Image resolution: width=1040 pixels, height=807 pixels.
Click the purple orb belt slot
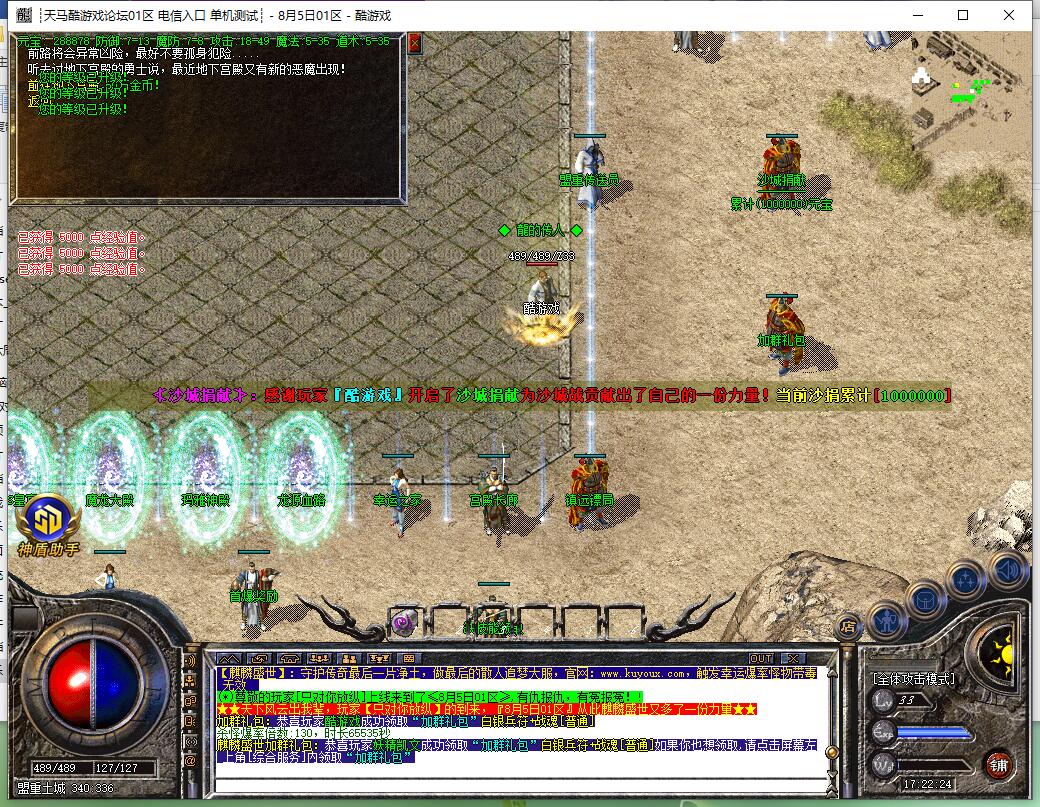405,621
